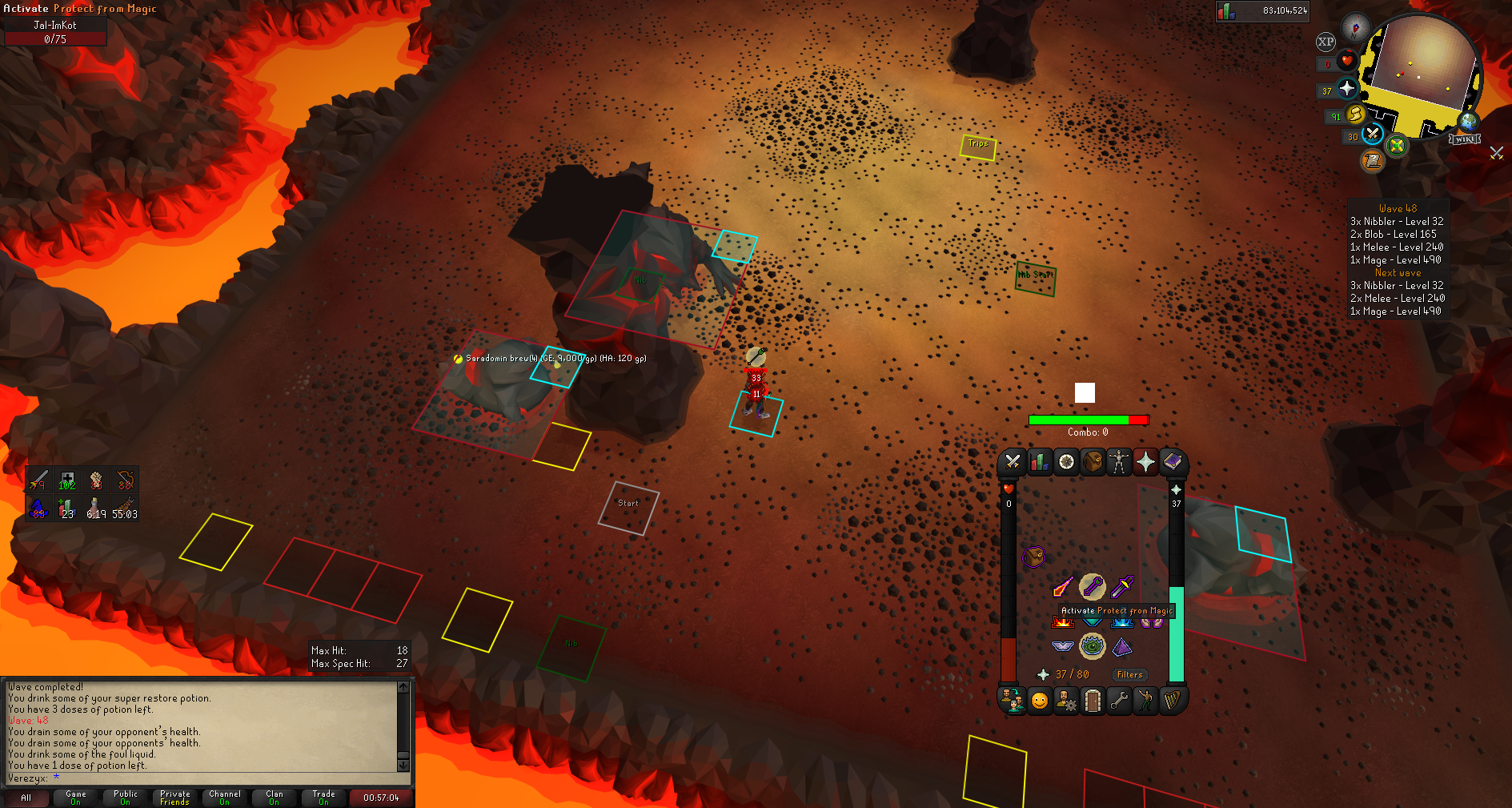Open the Logout door tab
The height and width of the screenshot is (808, 1512).
(1093, 701)
